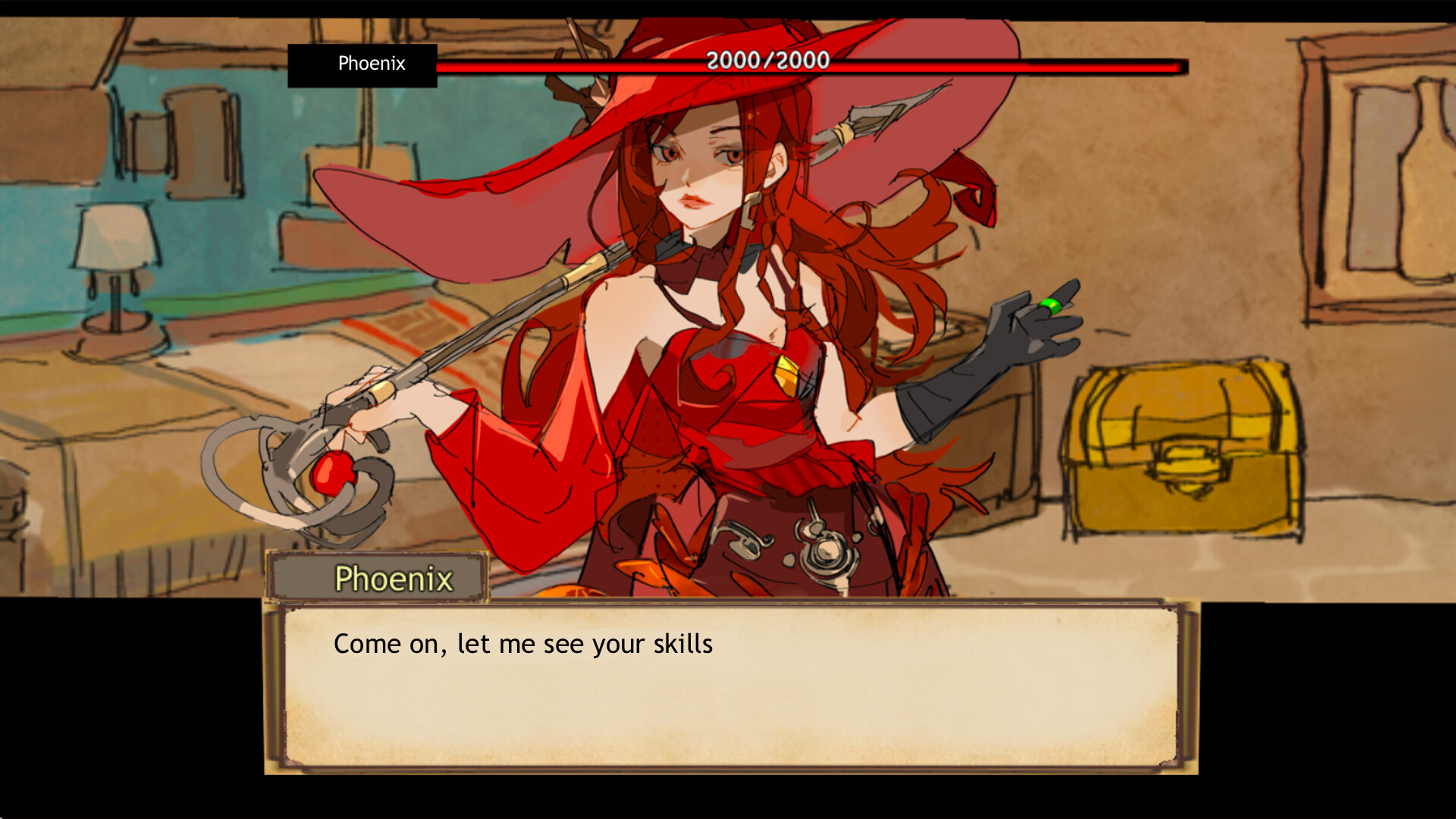The image size is (1456, 819).
Task: Click the Phoenix name plate above the dialogue
Action: click(394, 579)
